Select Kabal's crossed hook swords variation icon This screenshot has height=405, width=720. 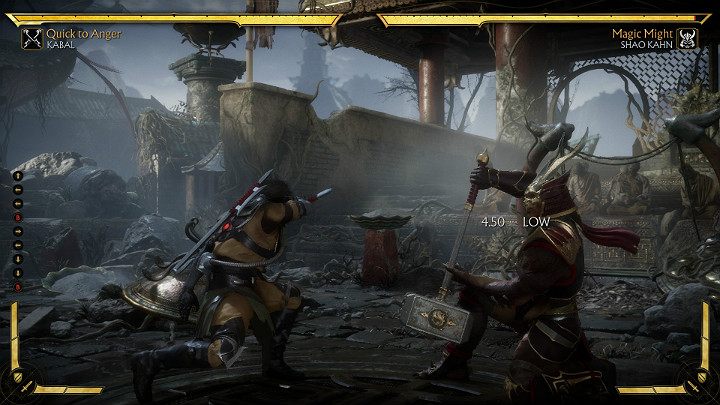coord(31,39)
